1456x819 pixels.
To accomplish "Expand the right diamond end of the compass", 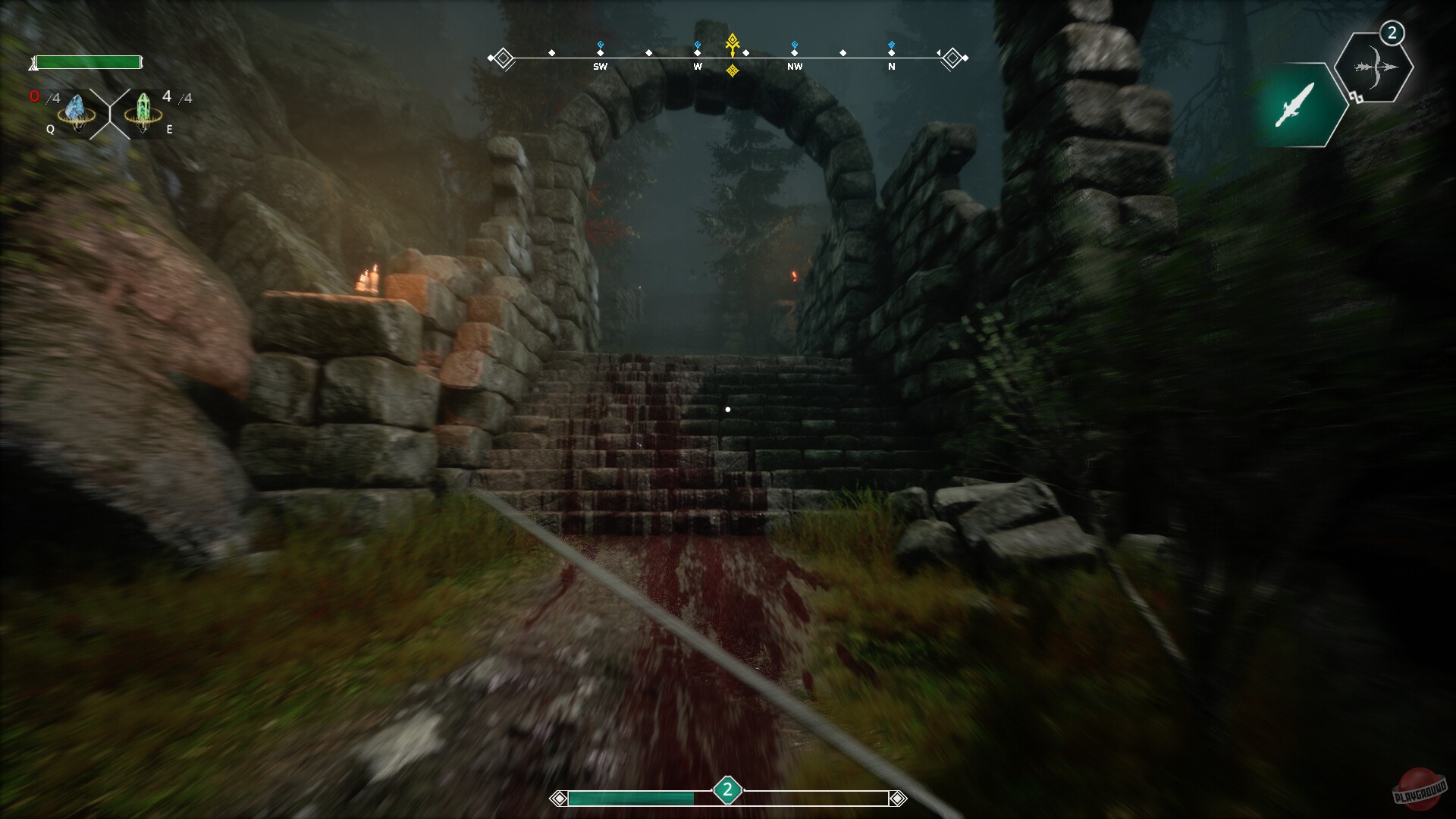I will [952, 58].
